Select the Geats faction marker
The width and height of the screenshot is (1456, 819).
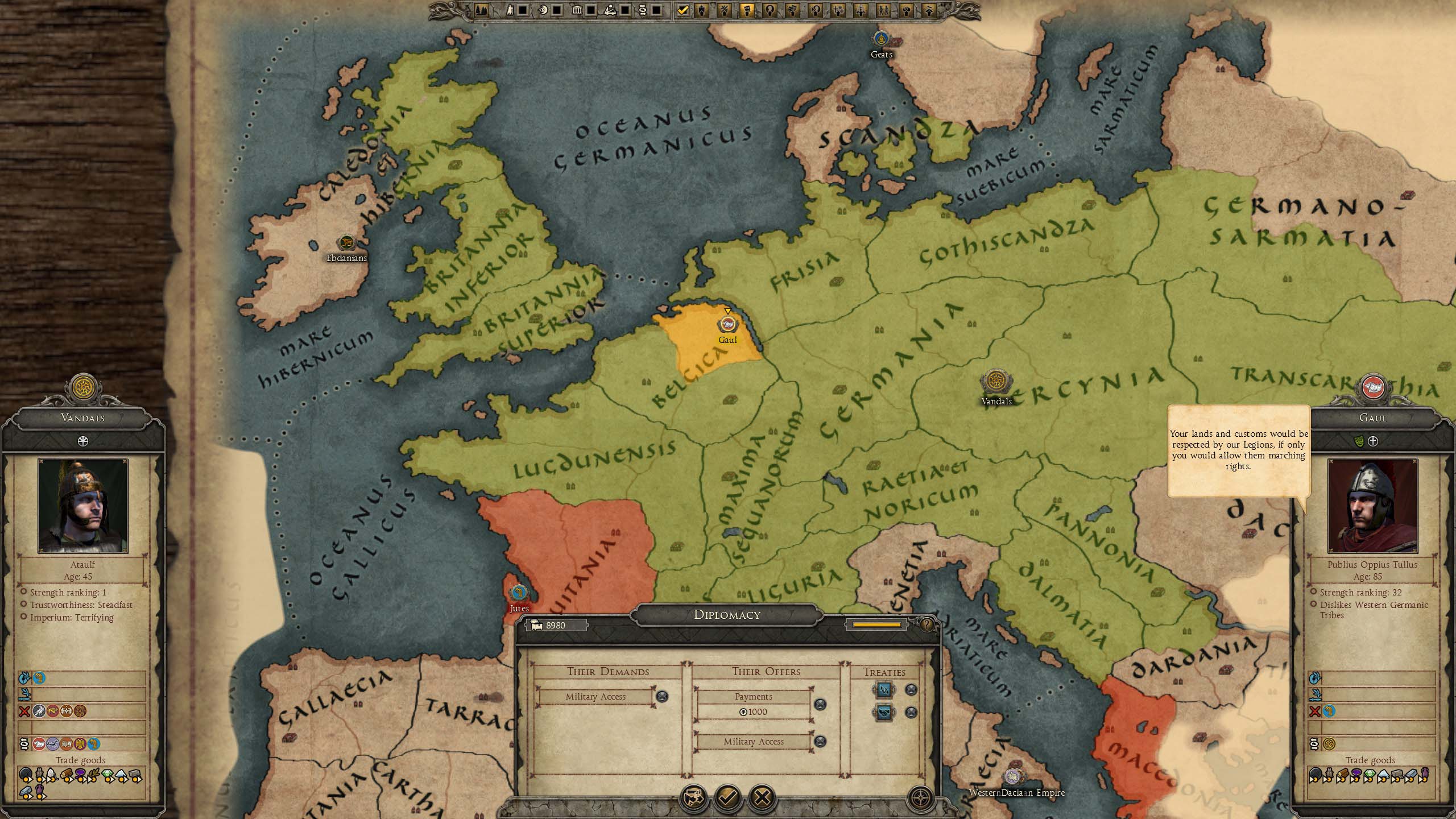point(882,39)
